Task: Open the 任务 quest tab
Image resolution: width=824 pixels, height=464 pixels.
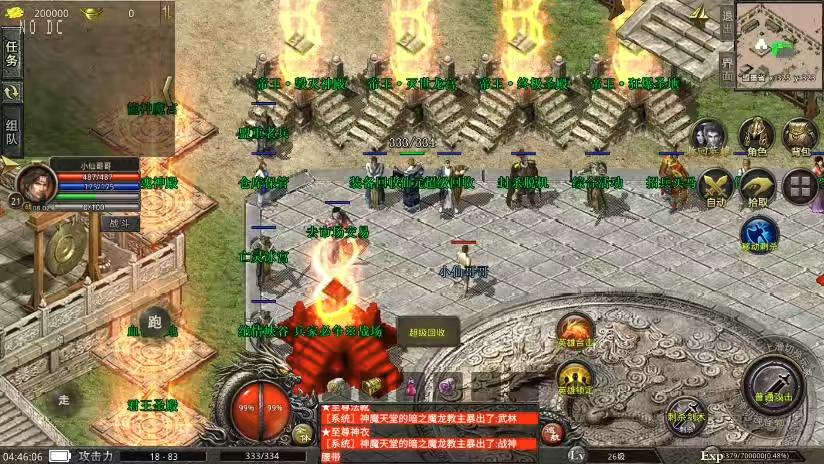Action: click(x=12, y=55)
